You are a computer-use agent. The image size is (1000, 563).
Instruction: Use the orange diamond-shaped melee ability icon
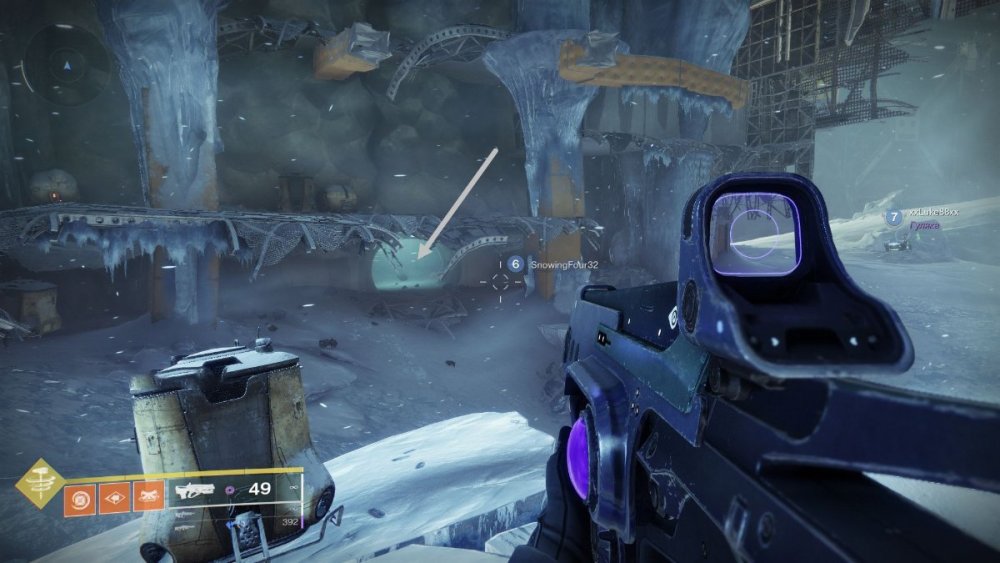114,497
